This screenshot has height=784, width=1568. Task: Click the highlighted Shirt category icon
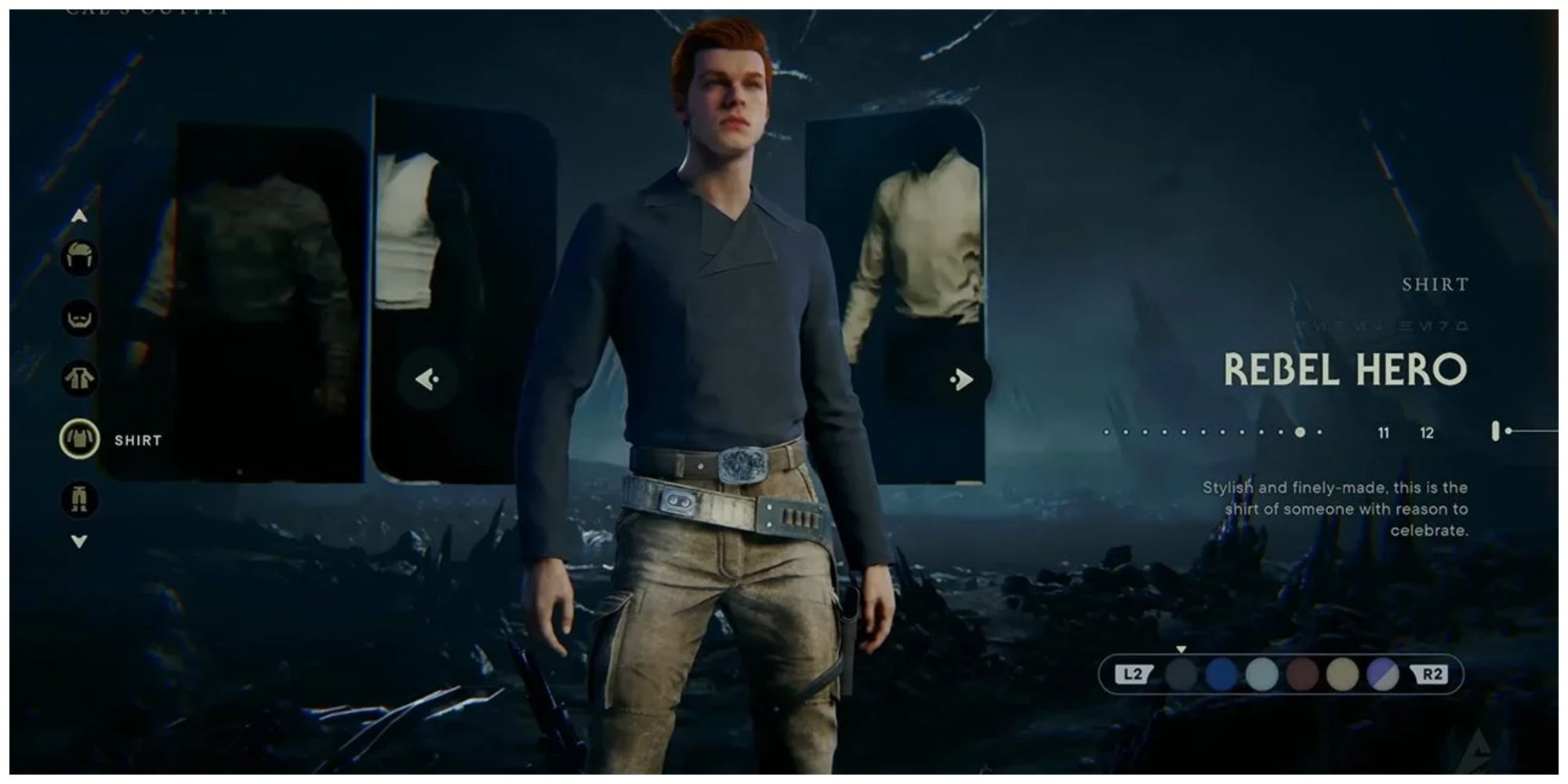click(78, 440)
